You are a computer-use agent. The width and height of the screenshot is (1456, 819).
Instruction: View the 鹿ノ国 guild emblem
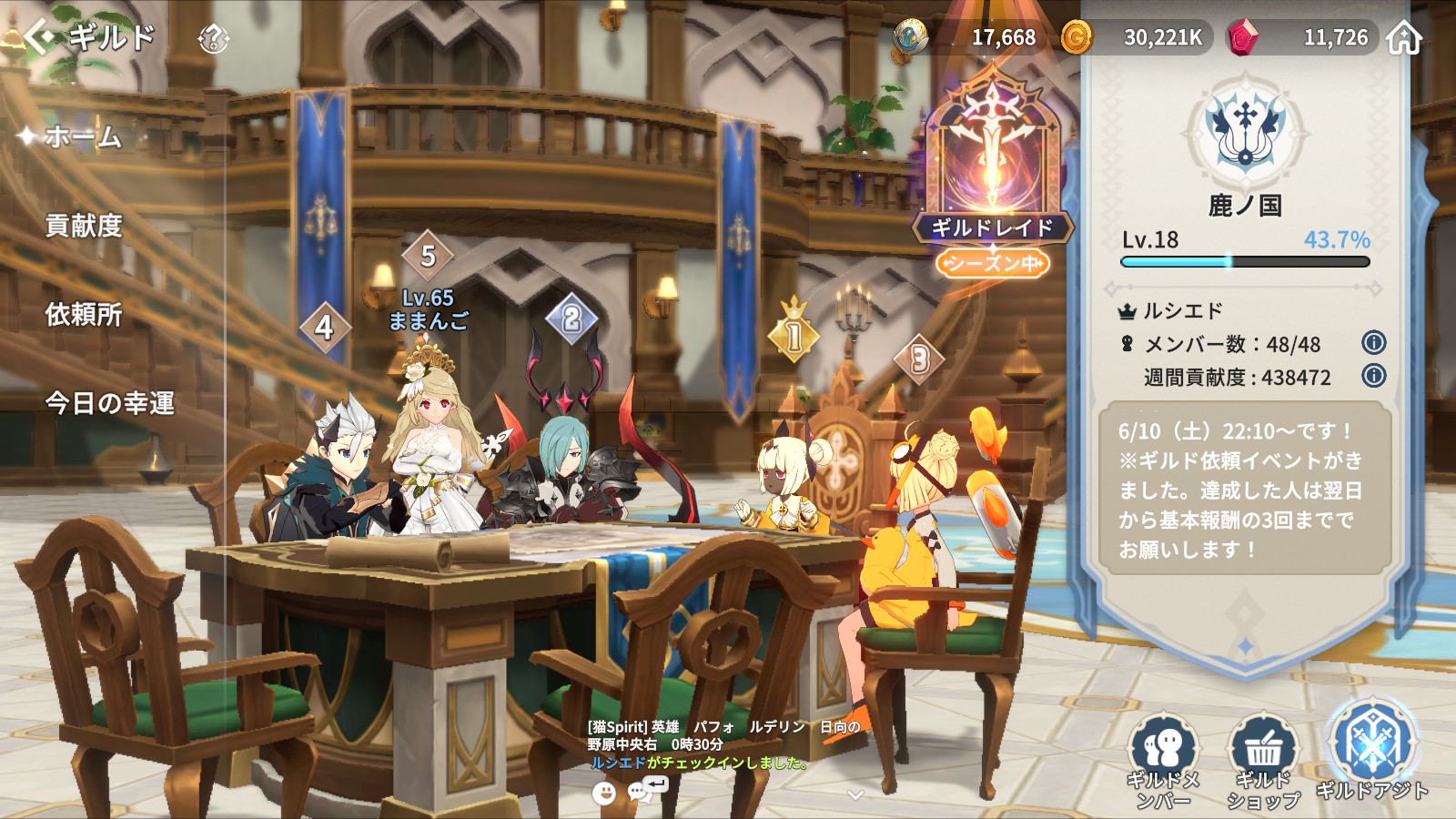pyautogui.click(x=1245, y=133)
